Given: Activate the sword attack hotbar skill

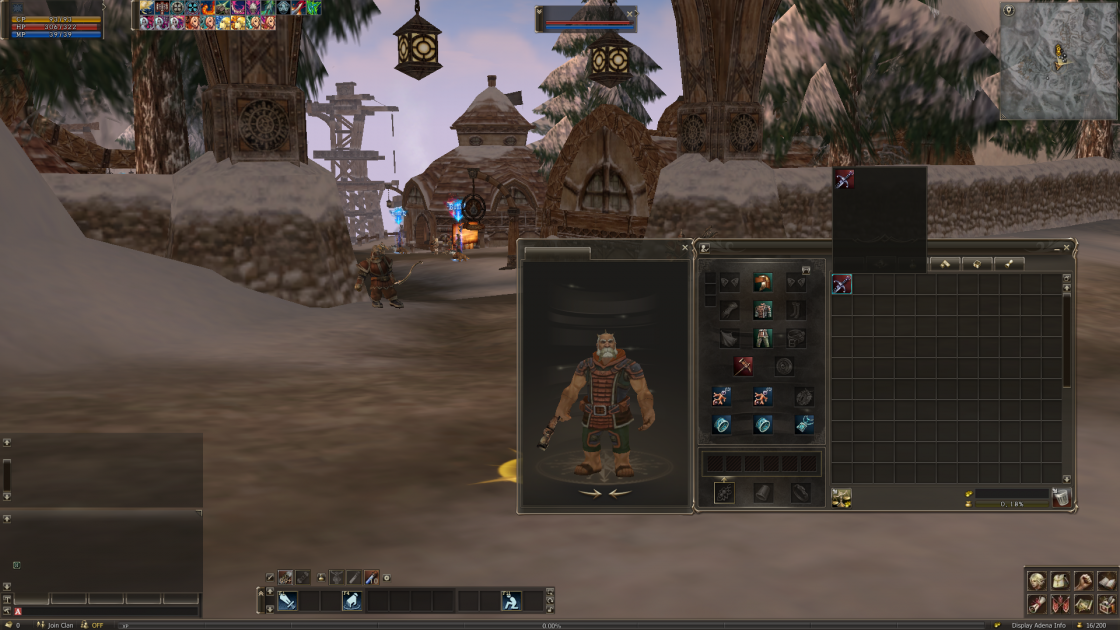Looking at the screenshot, I should tap(287, 600).
